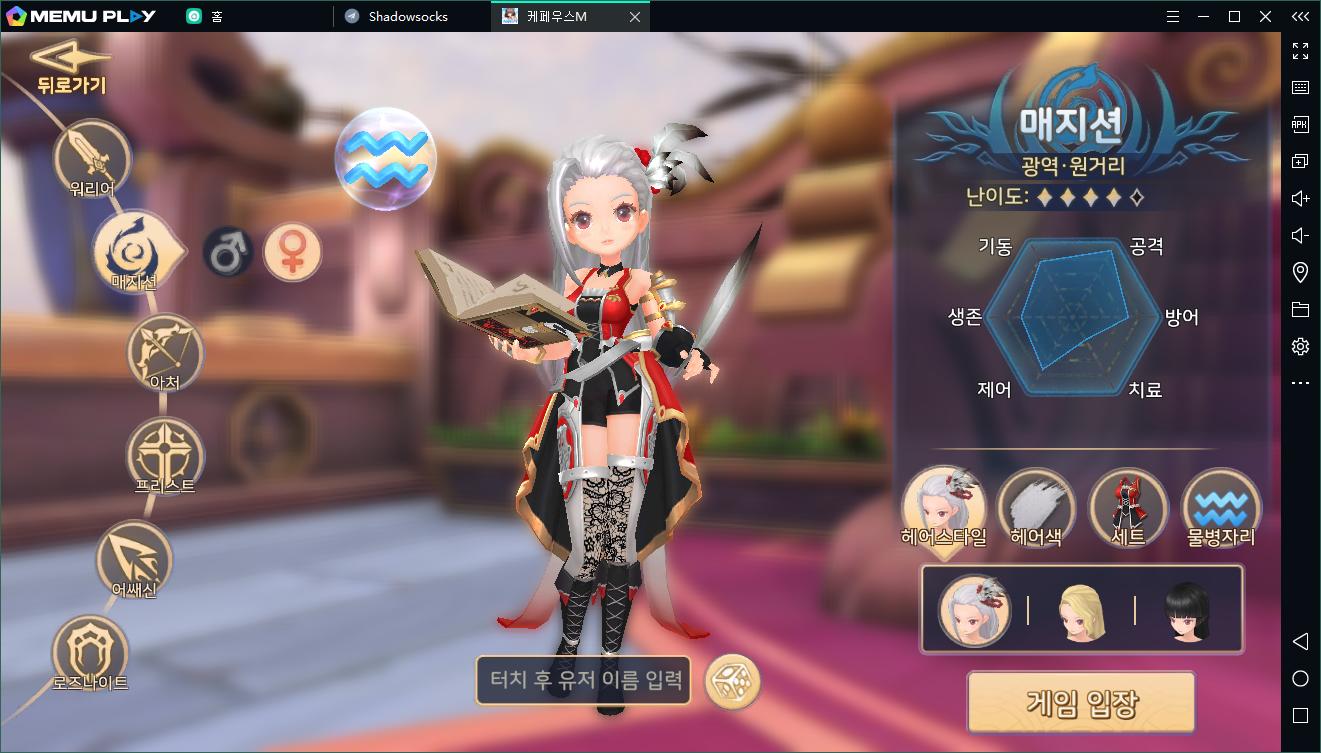Click the Aquarius zodiac bubble

(x=385, y=158)
